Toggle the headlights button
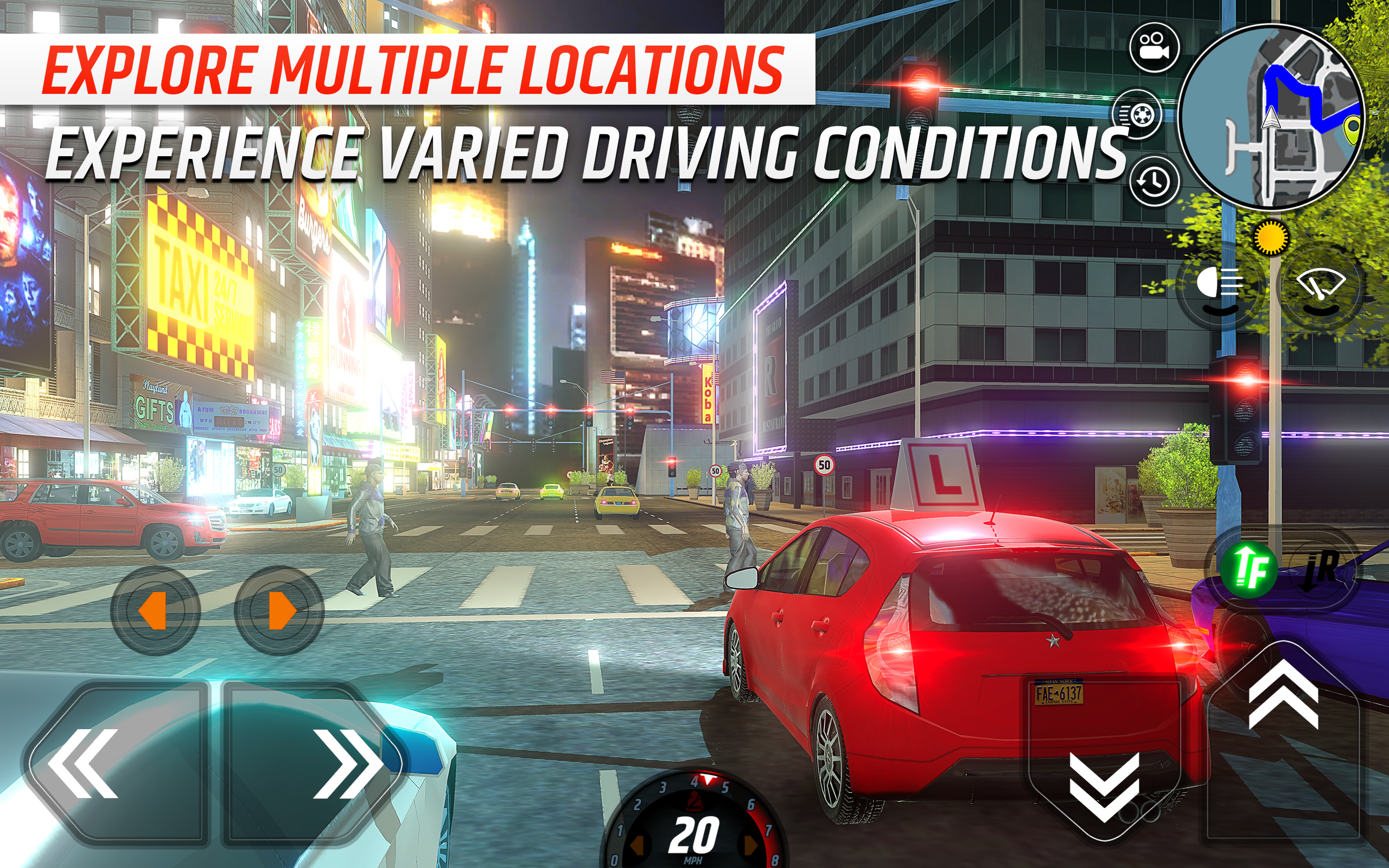Screen dimensions: 1389x868 click(1219, 285)
